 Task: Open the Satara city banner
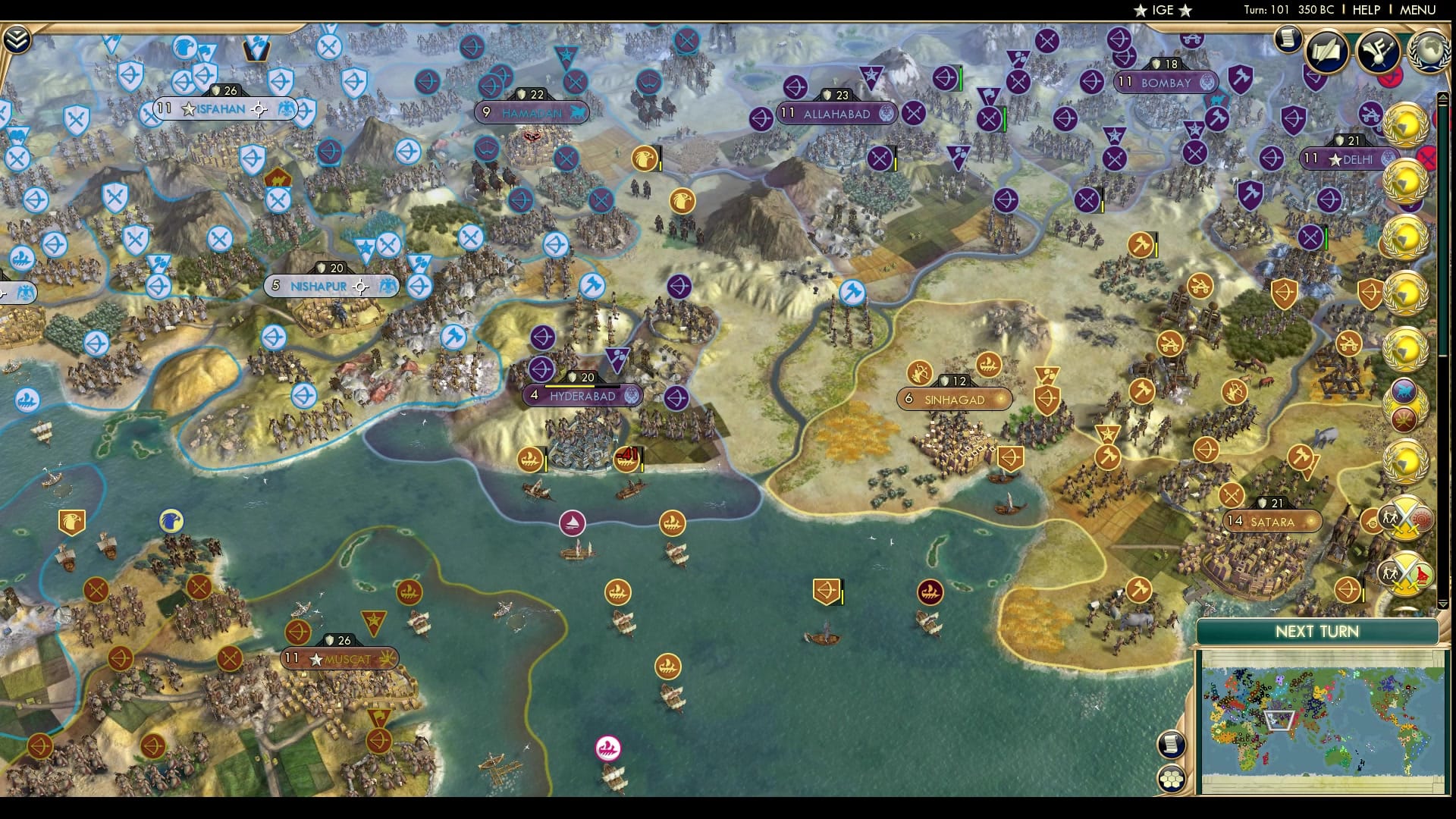click(x=1272, y=522)
